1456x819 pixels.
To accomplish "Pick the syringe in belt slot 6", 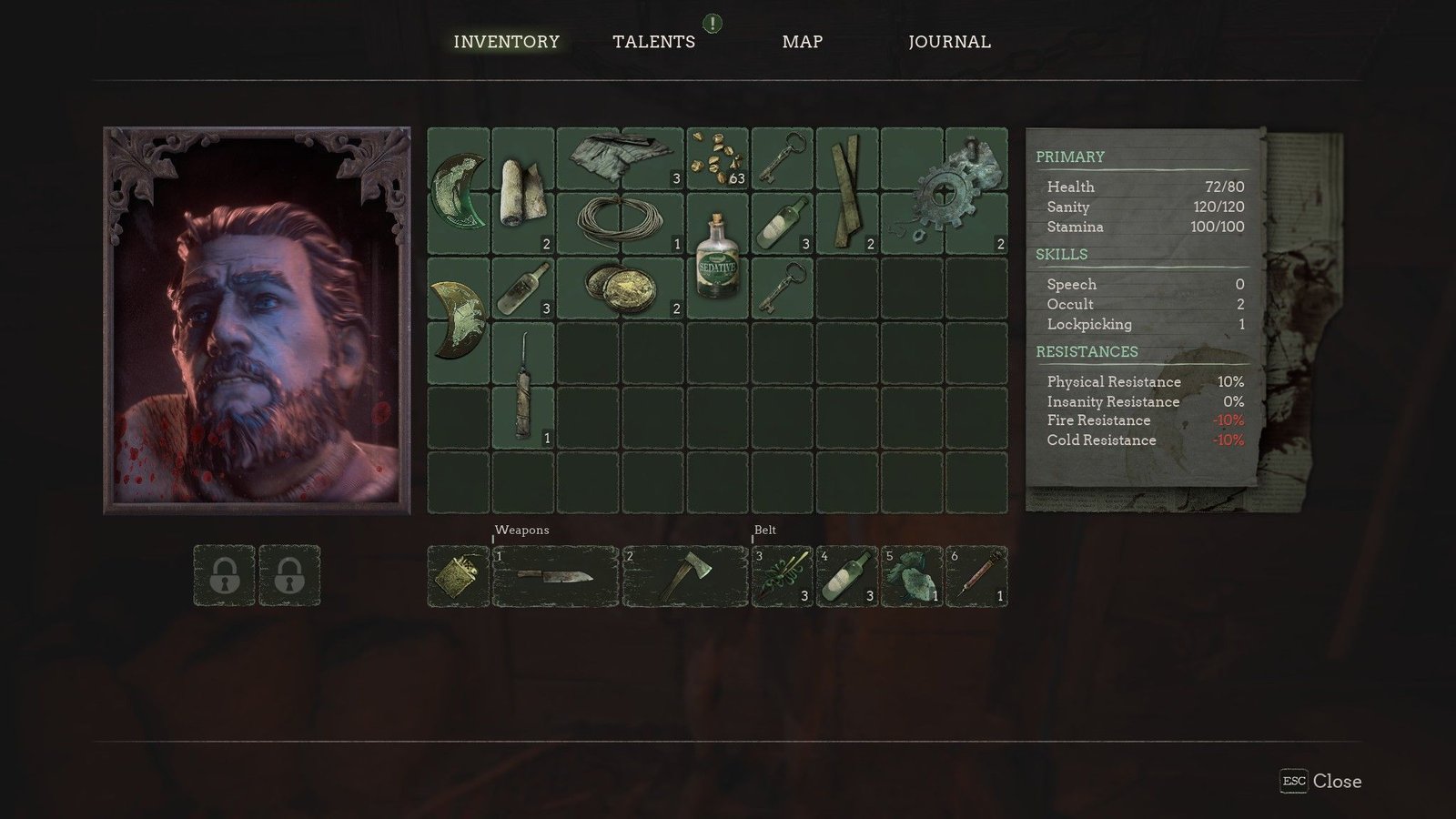I will pos(976,576).
